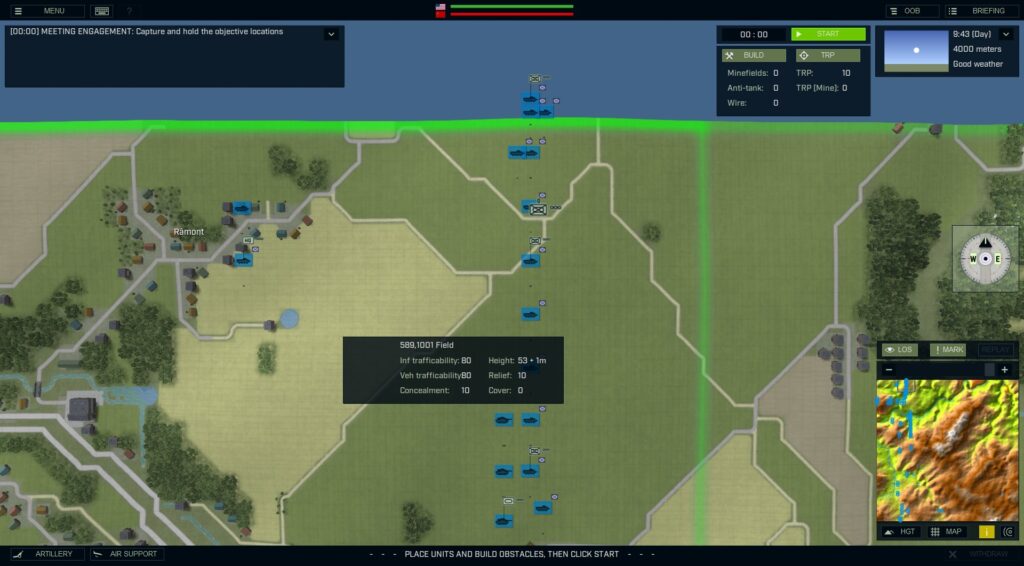The image size is (1024, 566).
Task: Toggle the yellow info button under minimap
Action: click(x=986, y=532)
